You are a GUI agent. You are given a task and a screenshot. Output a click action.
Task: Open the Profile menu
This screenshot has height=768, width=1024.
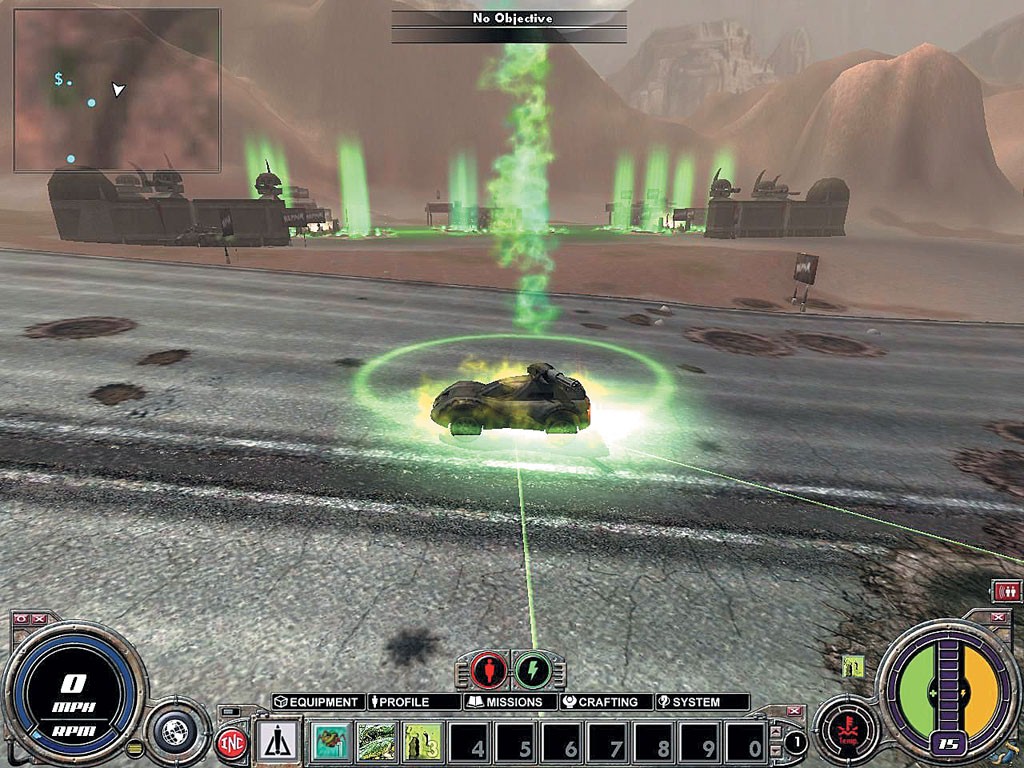point(413,702)
